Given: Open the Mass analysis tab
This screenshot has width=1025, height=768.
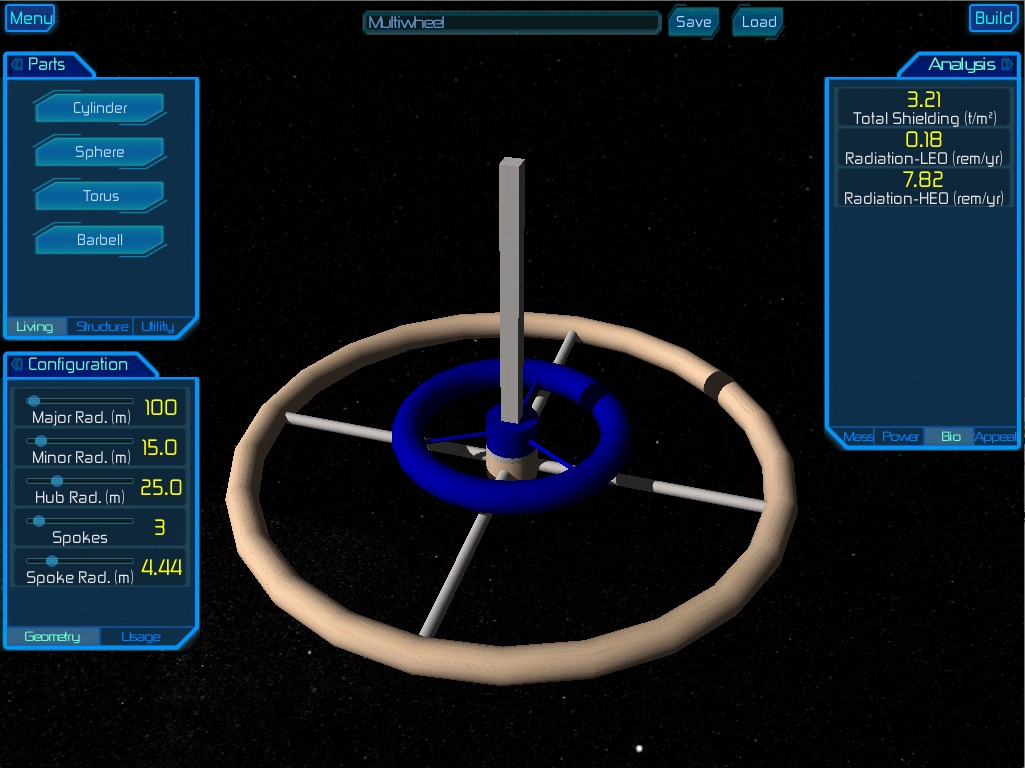Looking at the screenshot, I should coord(858,437).
